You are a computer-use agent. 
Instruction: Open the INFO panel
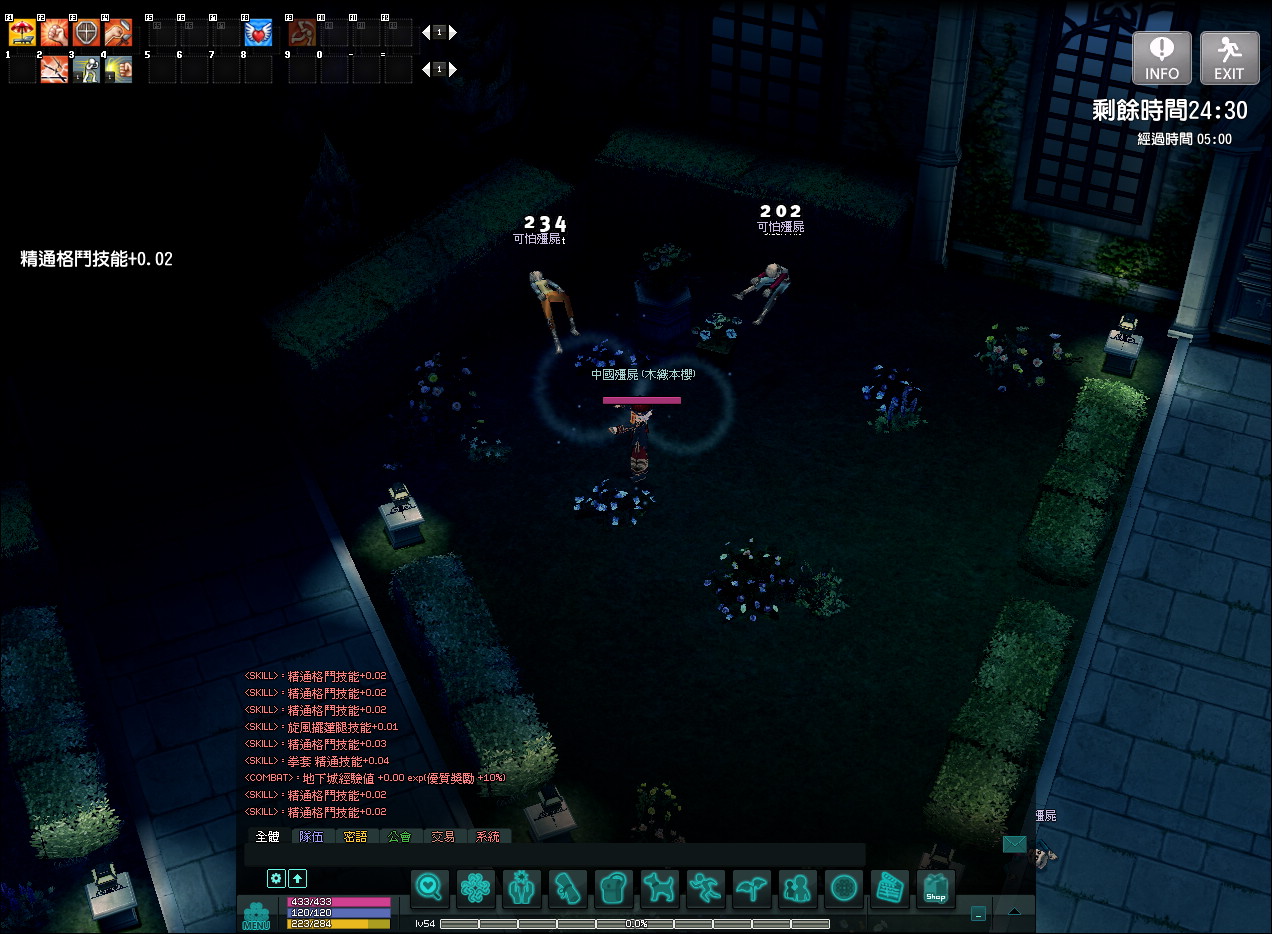1162,57
